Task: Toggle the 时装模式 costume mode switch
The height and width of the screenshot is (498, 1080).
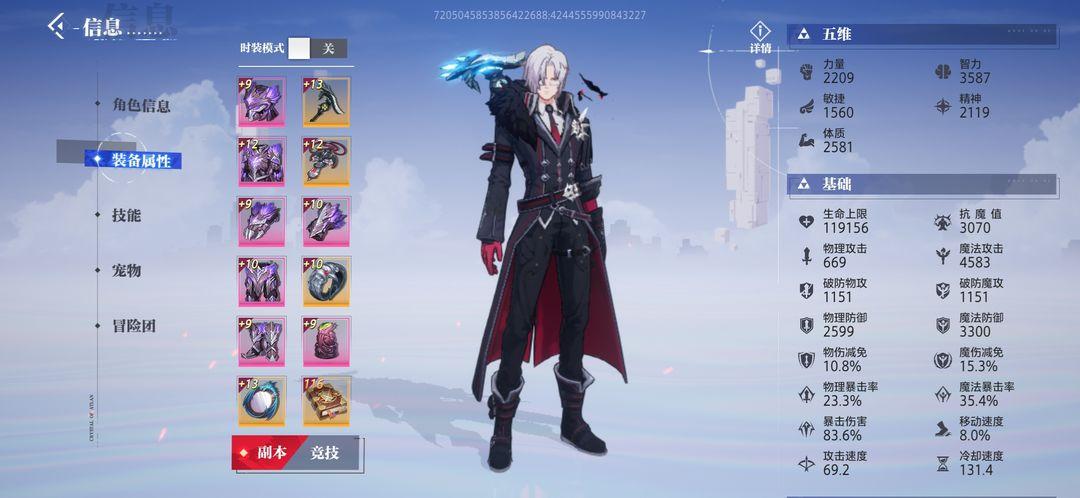Action: click(x=318, y=48)
